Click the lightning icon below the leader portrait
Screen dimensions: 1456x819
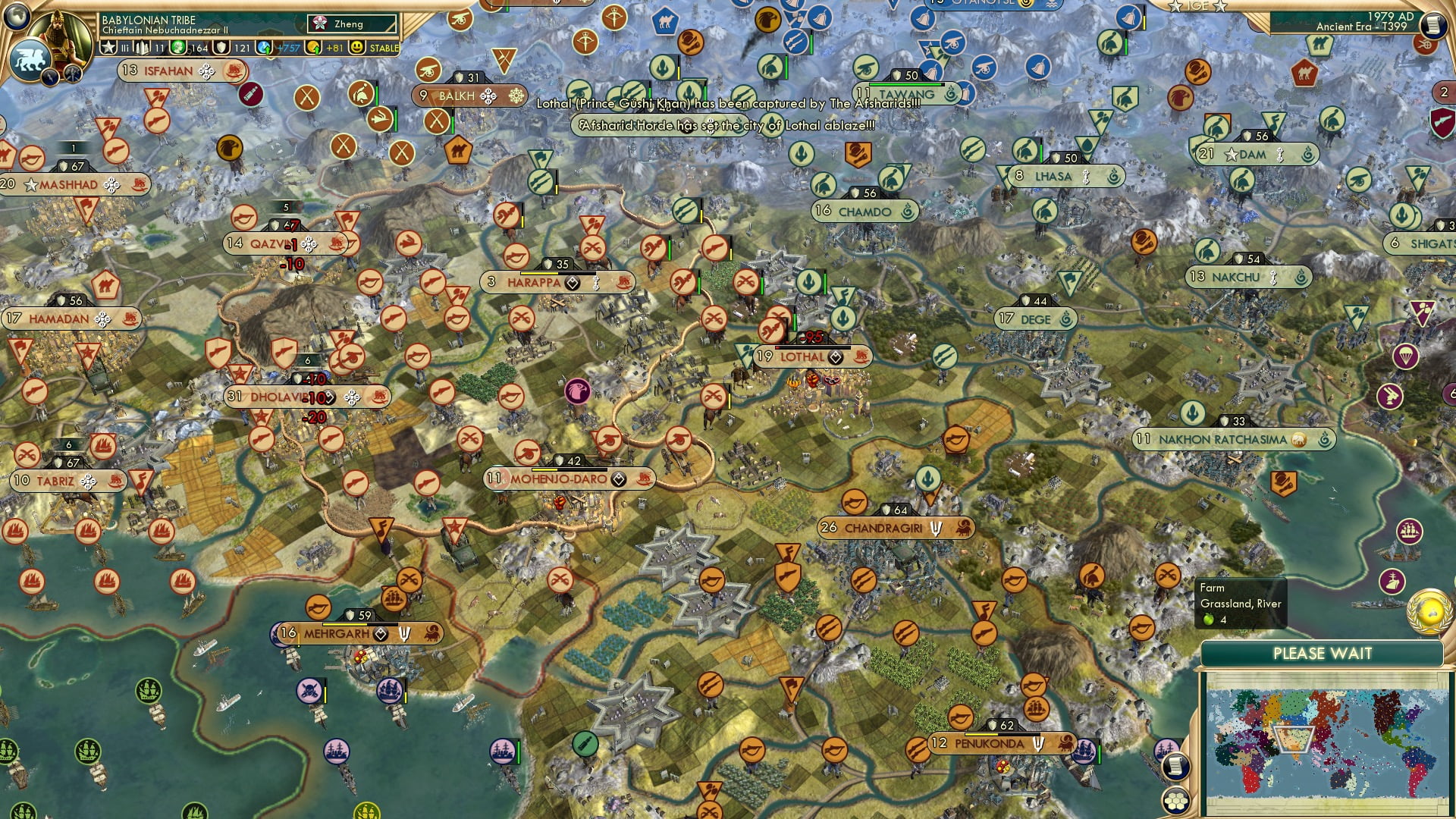[x=49, y=77]
